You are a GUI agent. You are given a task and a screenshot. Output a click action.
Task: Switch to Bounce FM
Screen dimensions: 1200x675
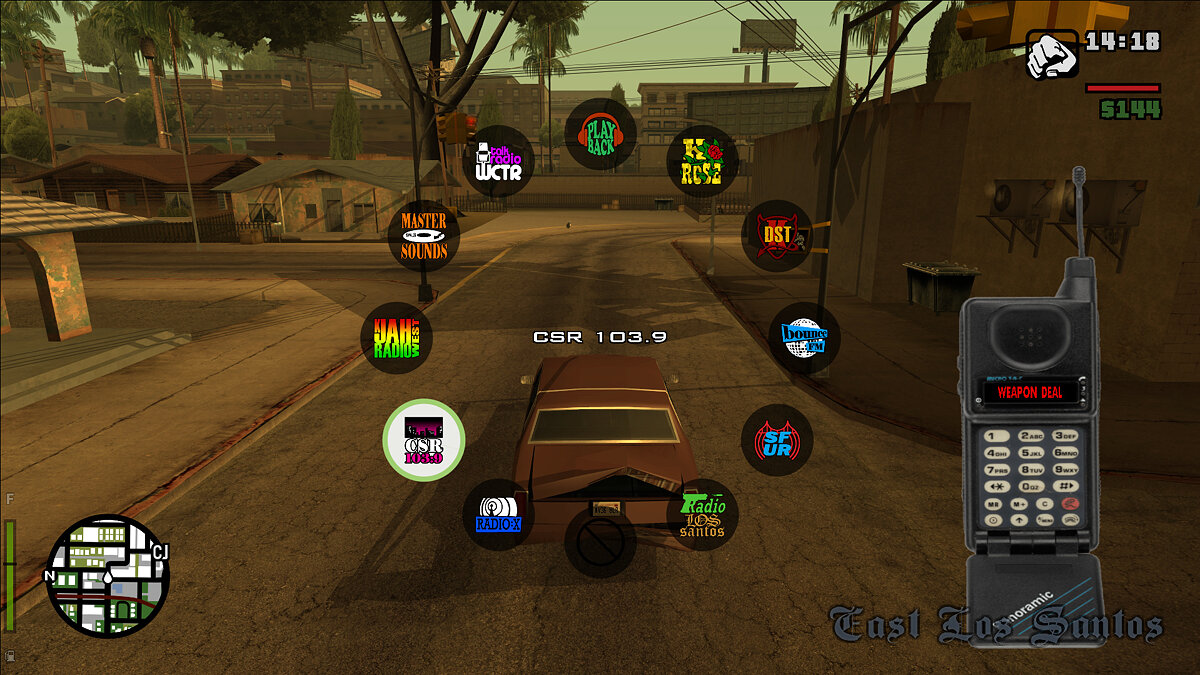(804, 338)
